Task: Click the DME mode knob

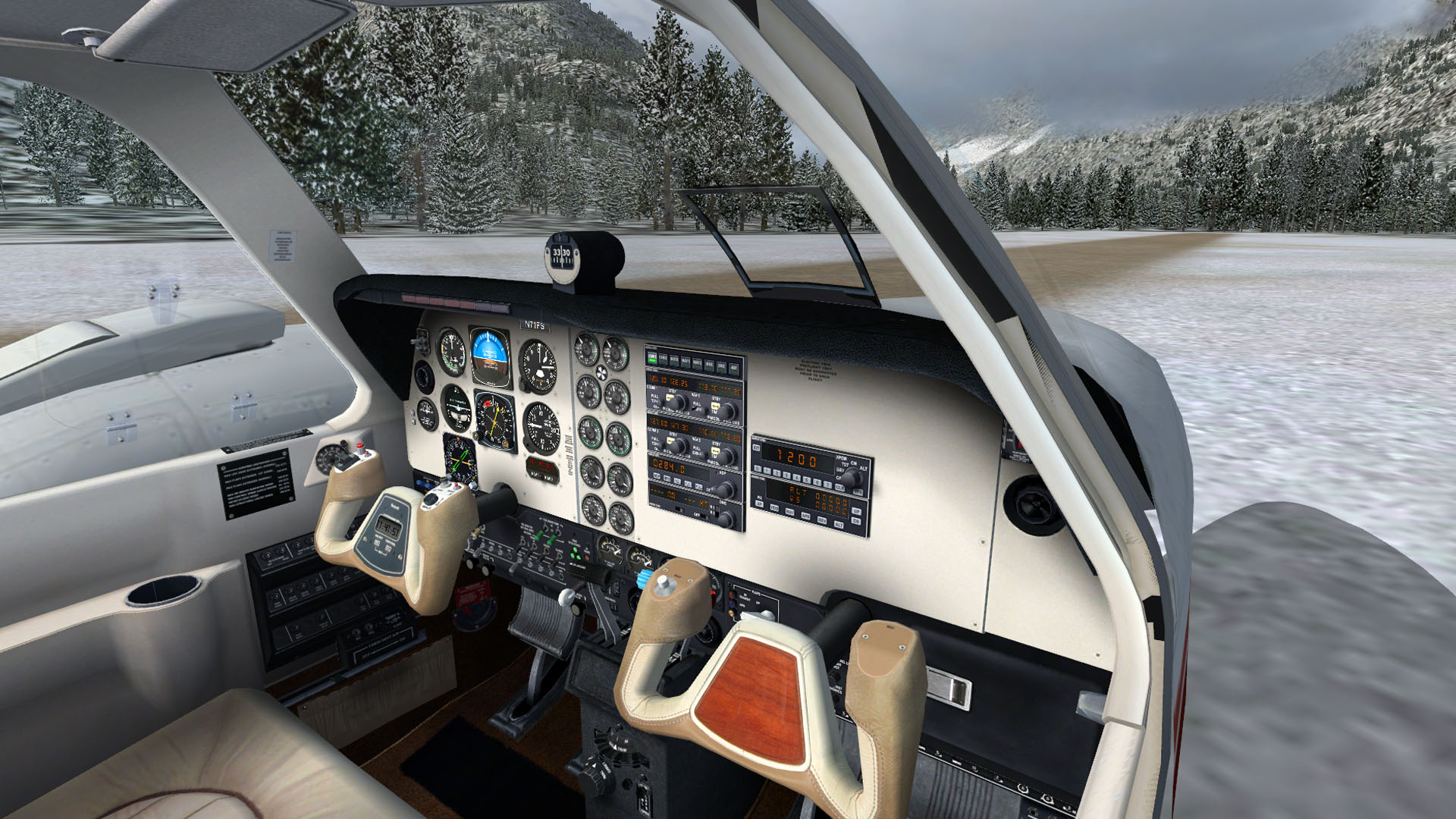Action: coord(726,519)
